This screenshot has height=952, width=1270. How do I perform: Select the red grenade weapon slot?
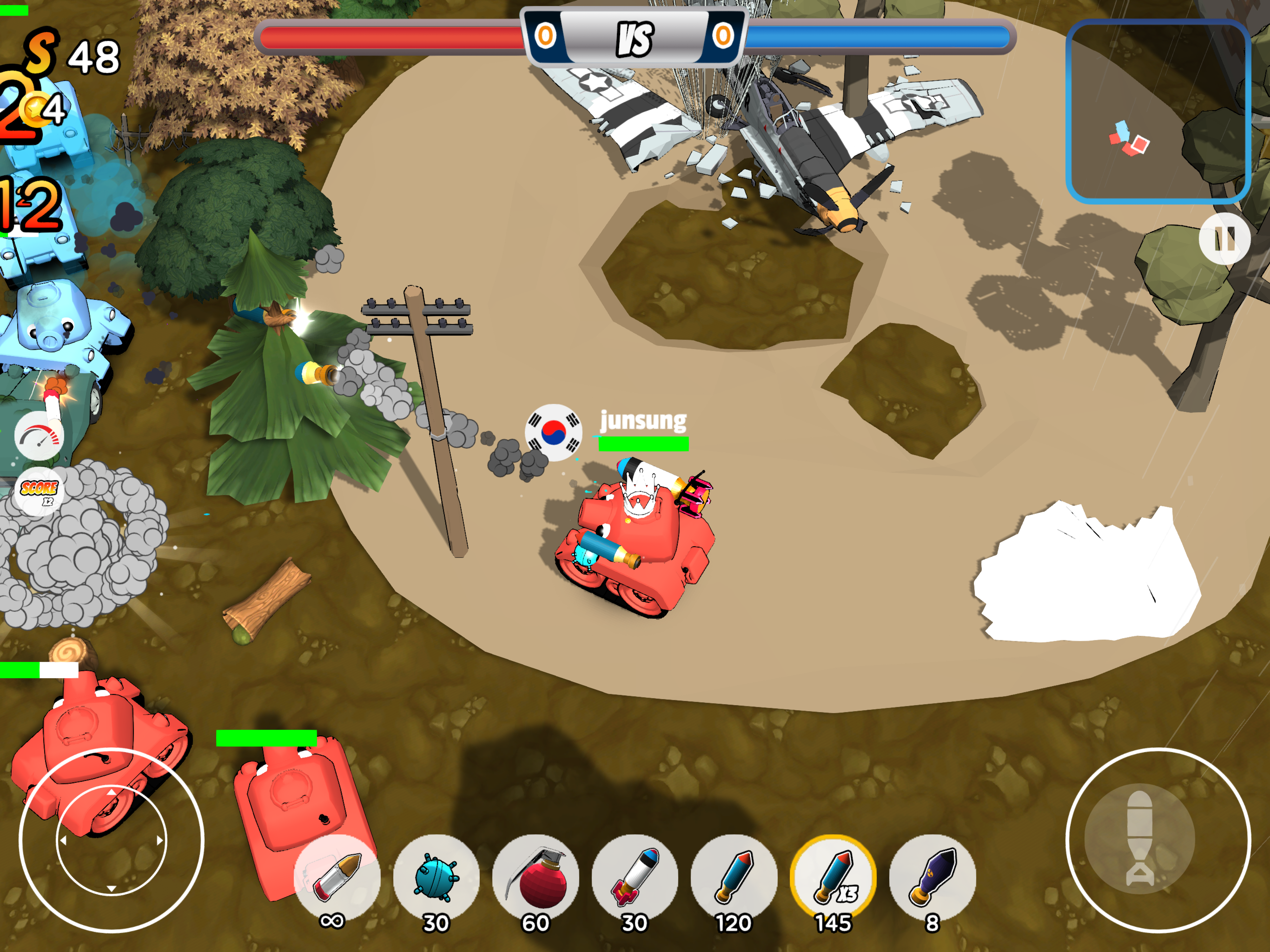point(536,877)
